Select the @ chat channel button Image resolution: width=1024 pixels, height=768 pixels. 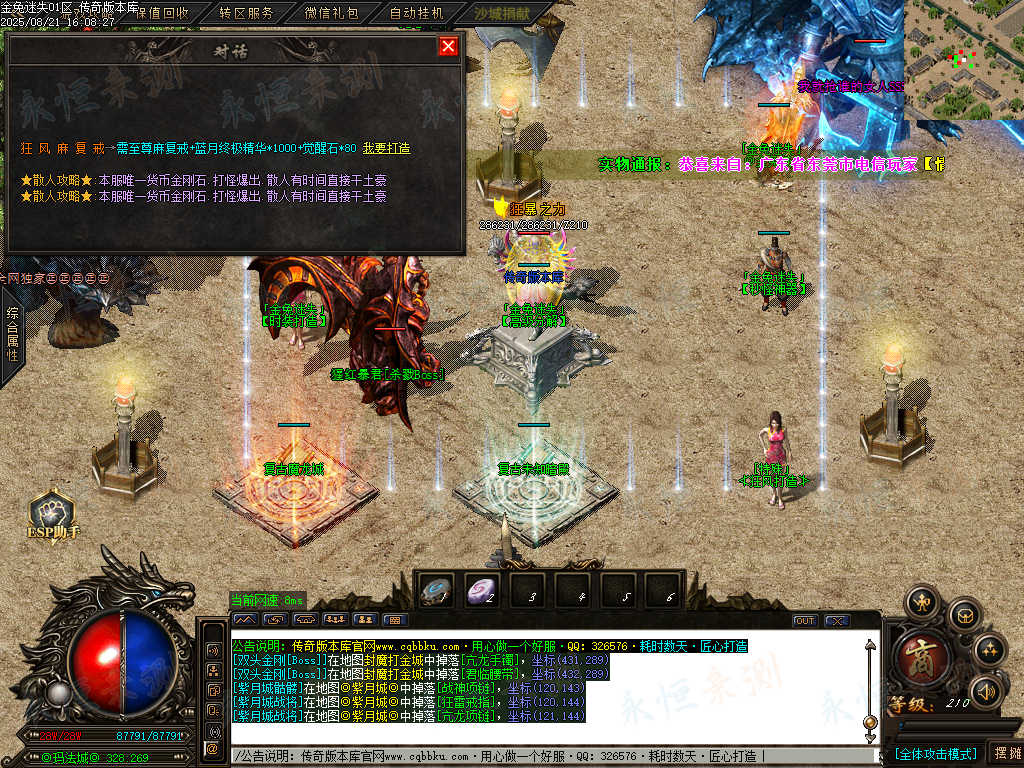(212, 747)
